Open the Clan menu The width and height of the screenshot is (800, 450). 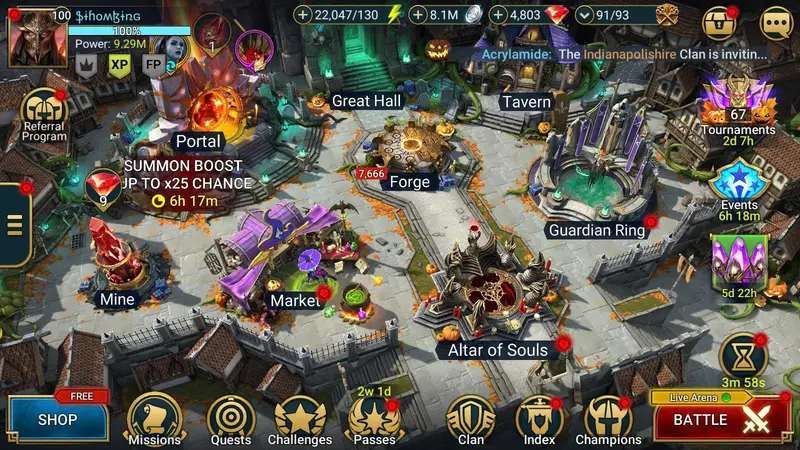coord(470,417)
